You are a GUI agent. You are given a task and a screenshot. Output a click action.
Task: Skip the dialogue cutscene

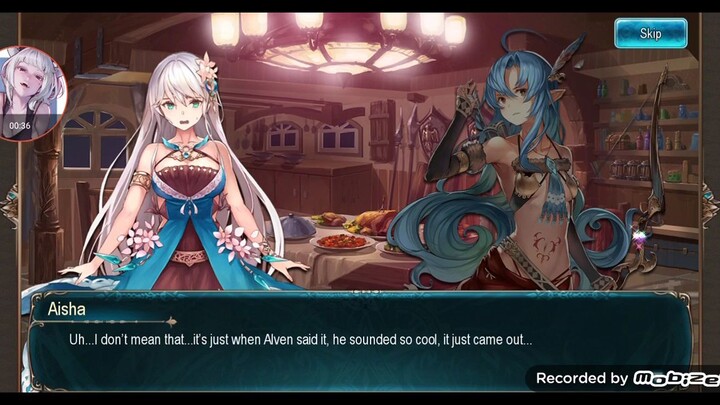(x=650, y=33)
